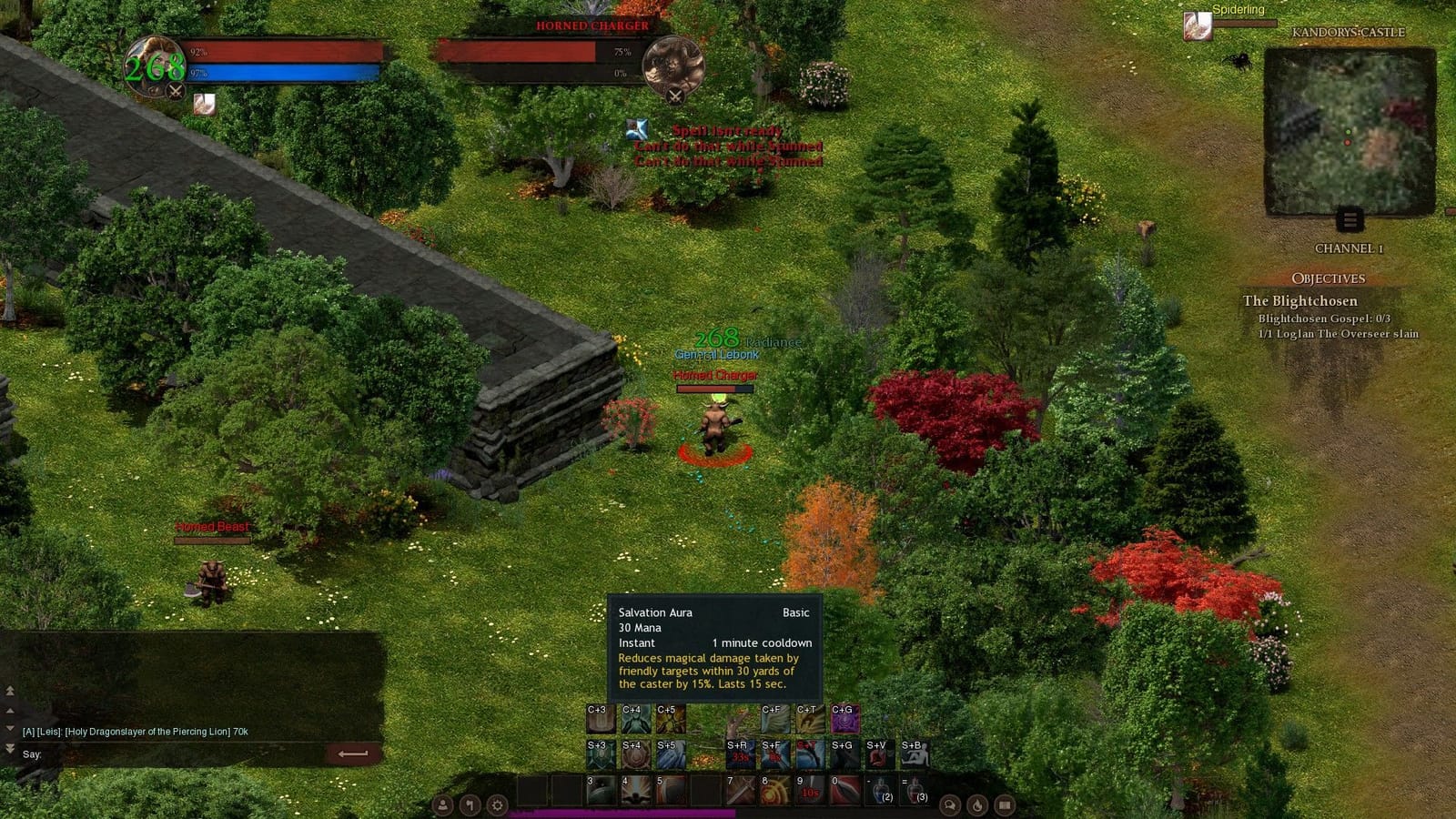1456x819 pixels.
Task: Collapse the Objectives panel header
Action: pos(1330,278)
